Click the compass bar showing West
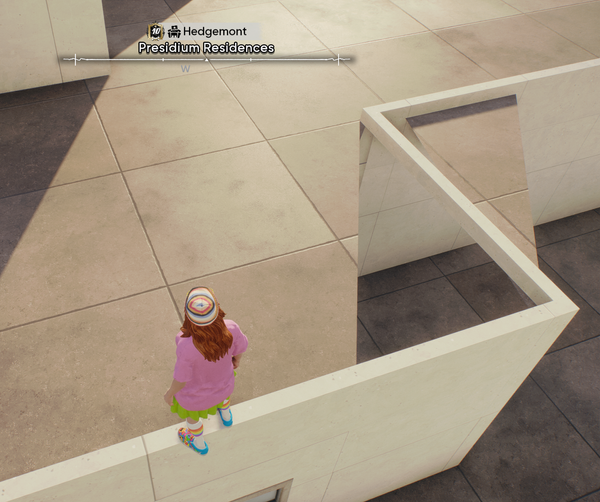Screen dimensions: 600x502 tap(207, 62)
